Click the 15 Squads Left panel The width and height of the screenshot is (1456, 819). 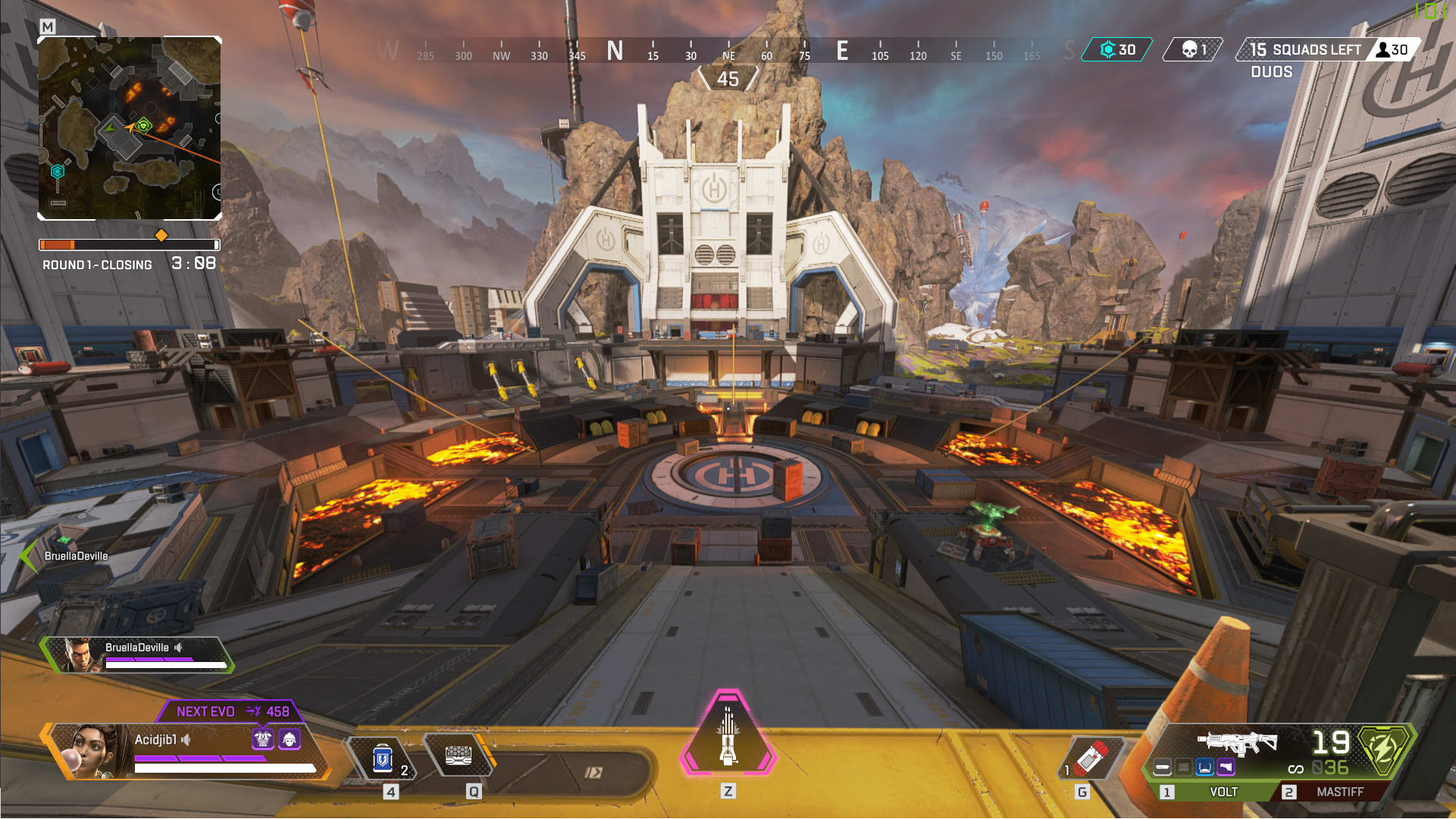1305,50
